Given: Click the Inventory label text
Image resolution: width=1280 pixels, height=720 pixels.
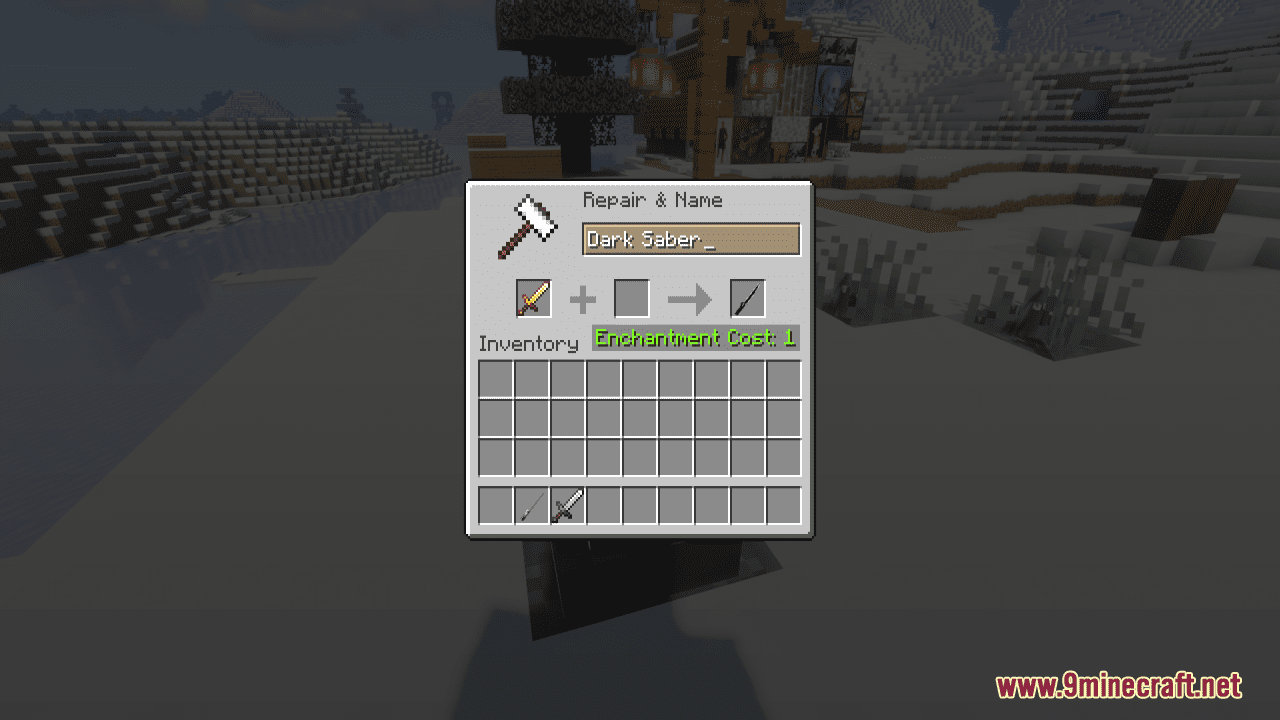Looking at the screenshot, I should [529, 343].
